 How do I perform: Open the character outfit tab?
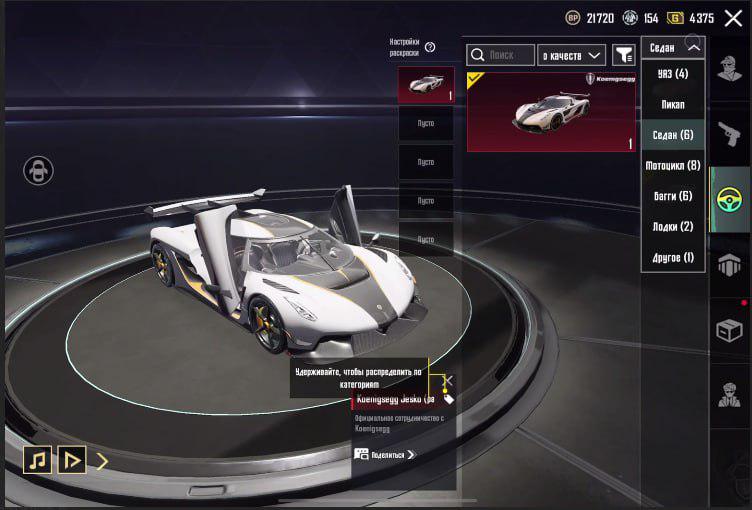click(730, 69)
